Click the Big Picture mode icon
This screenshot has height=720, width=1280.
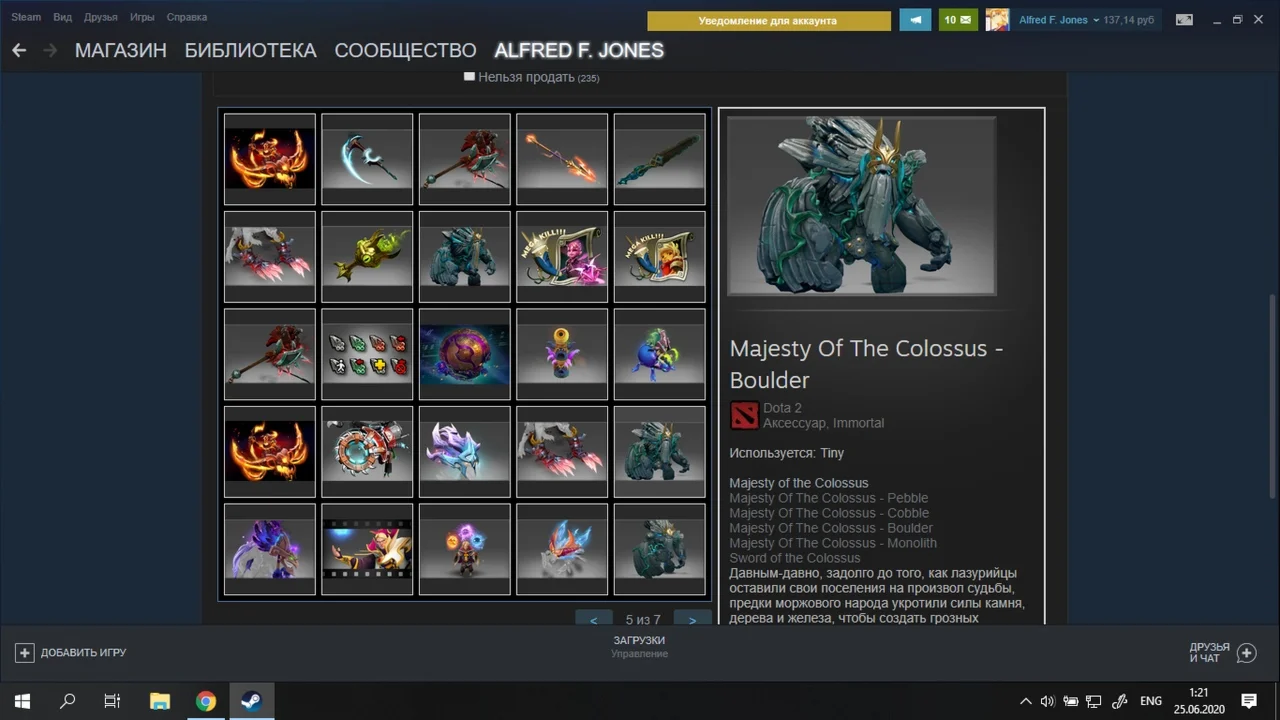1184,19
